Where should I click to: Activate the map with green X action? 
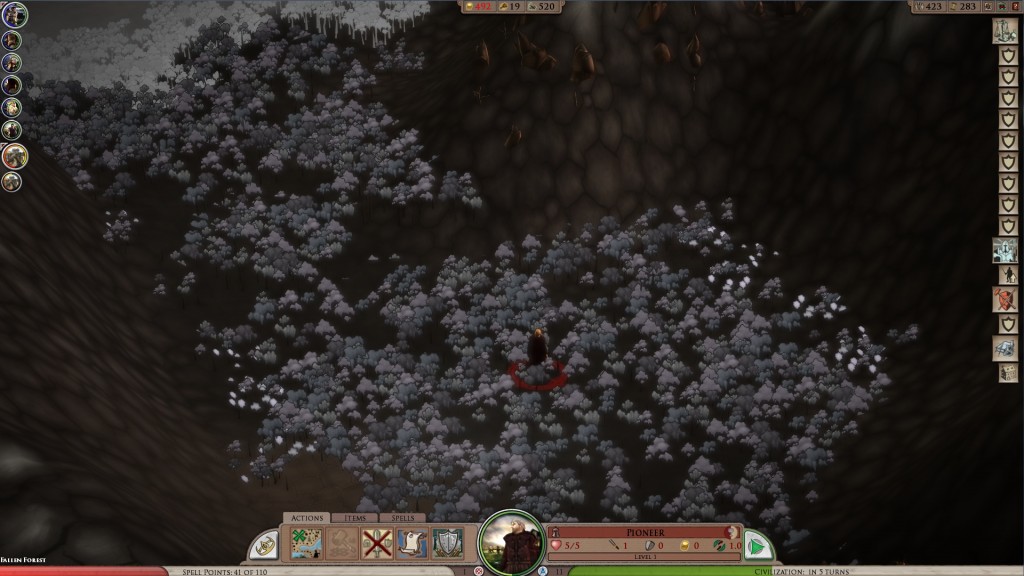coord(305,543)
